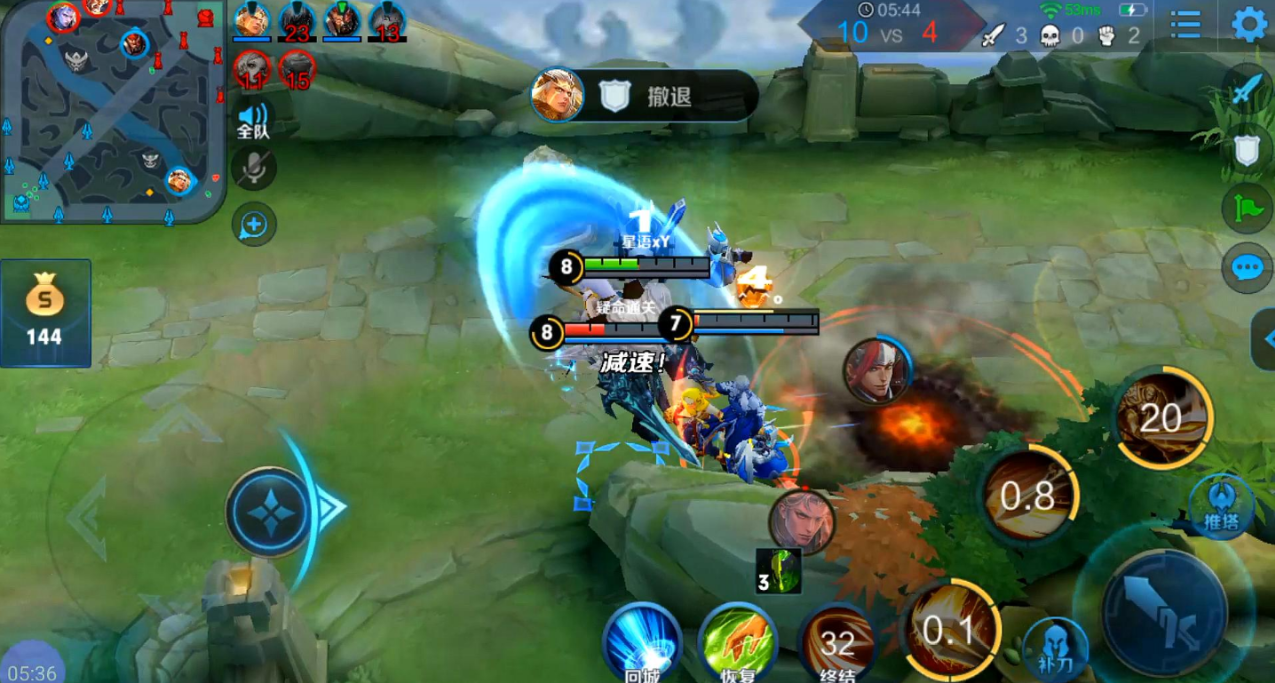
Task: Open the blue quick chat bubble
Action: tap(1246, 268)
